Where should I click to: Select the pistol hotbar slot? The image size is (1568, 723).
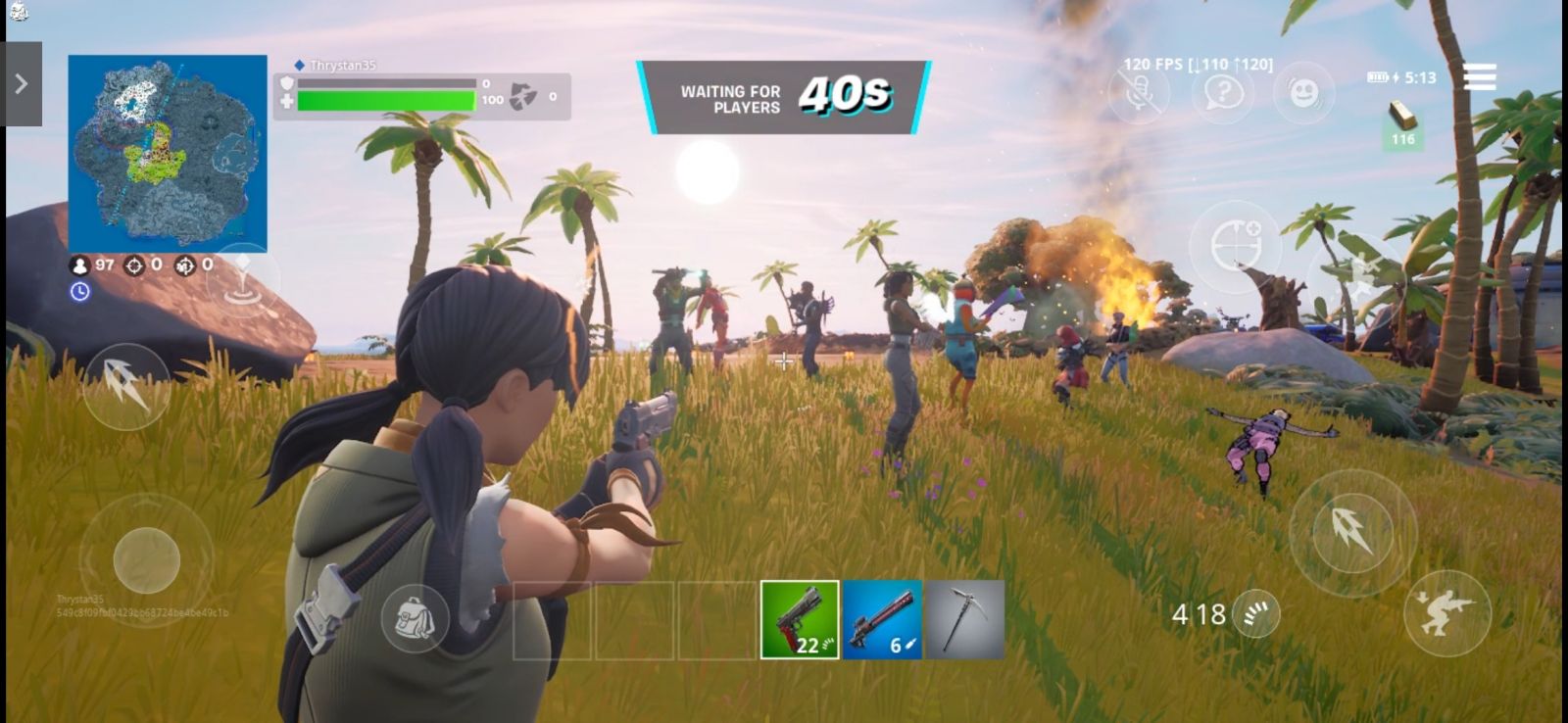[x=800, y=619]
